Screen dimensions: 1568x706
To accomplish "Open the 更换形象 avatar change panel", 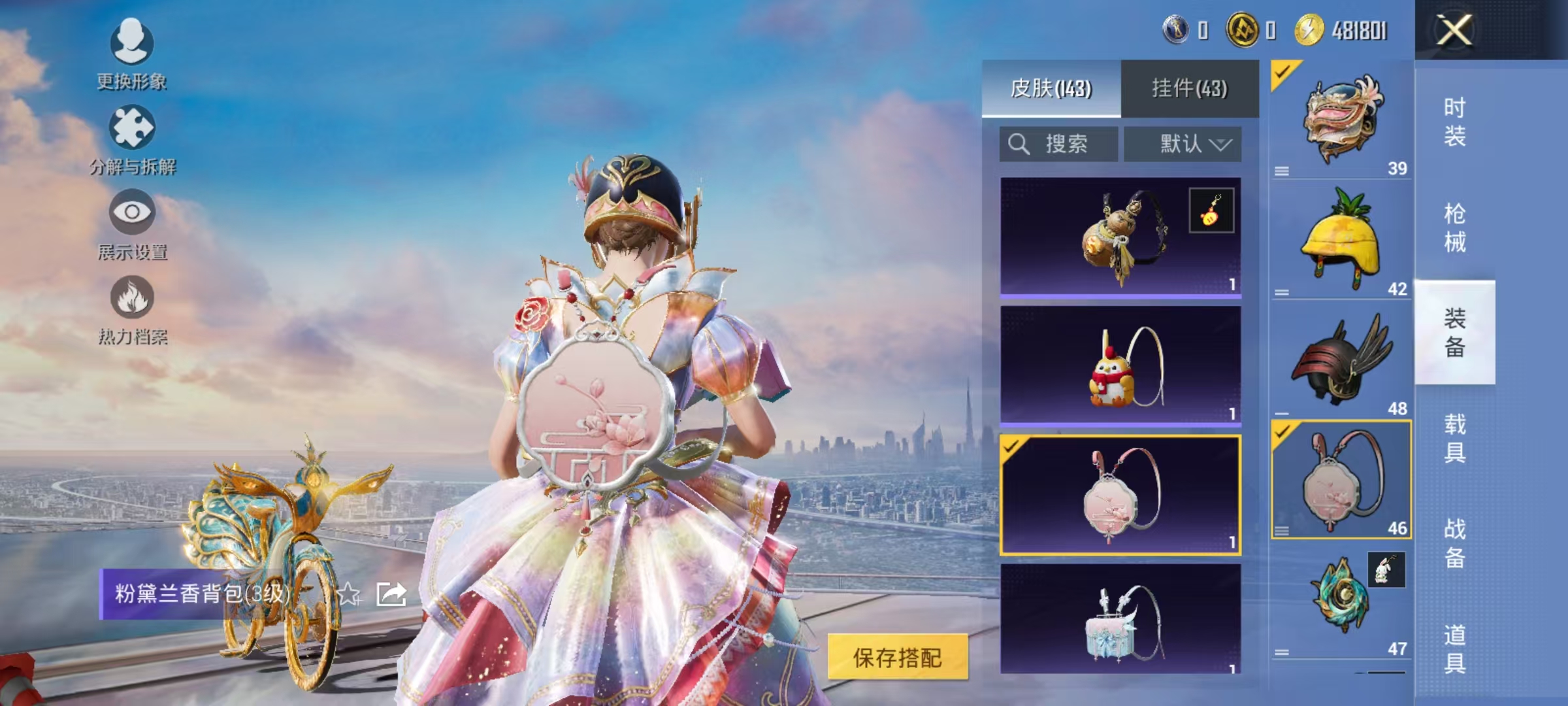I will pos(131,56).
